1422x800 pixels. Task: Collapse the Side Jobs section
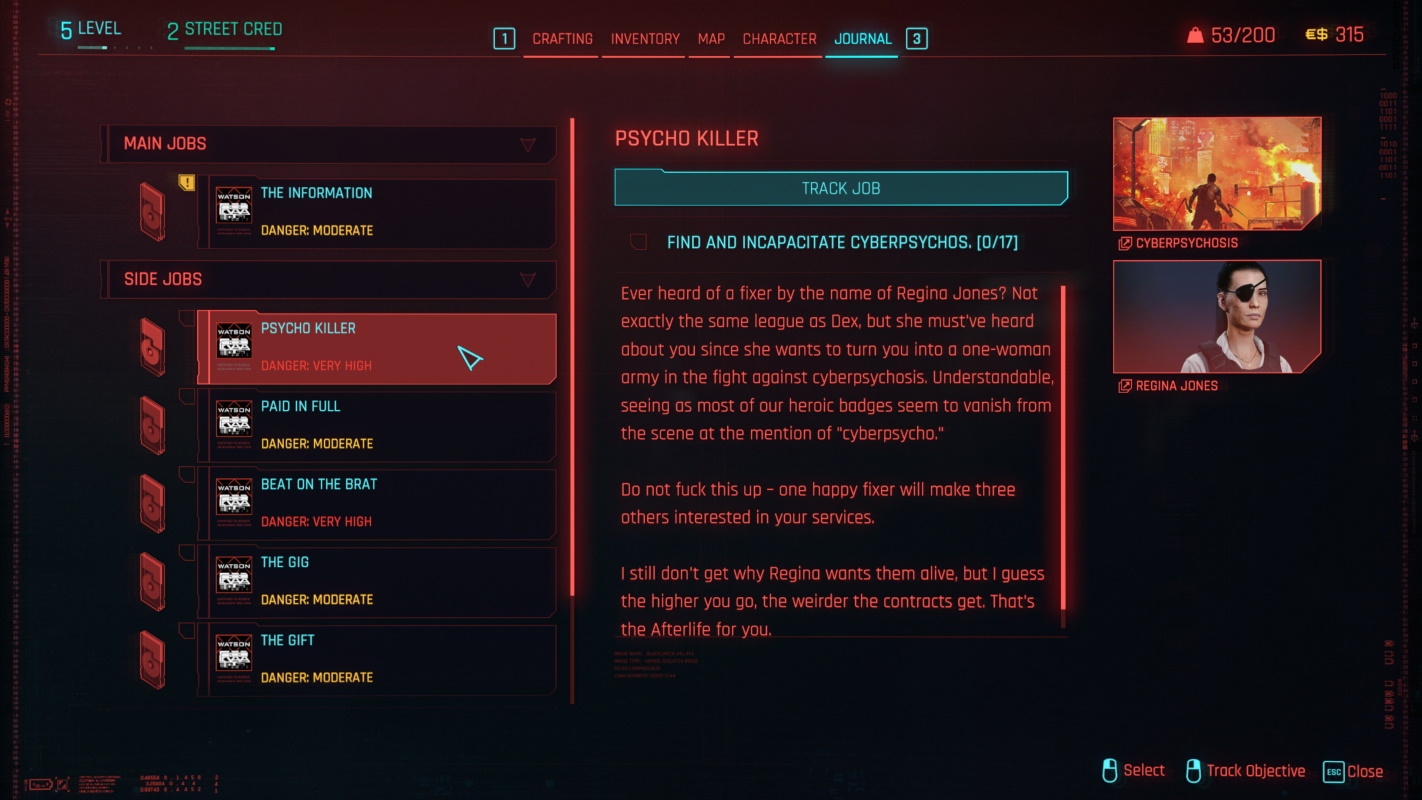coord(528,280)
